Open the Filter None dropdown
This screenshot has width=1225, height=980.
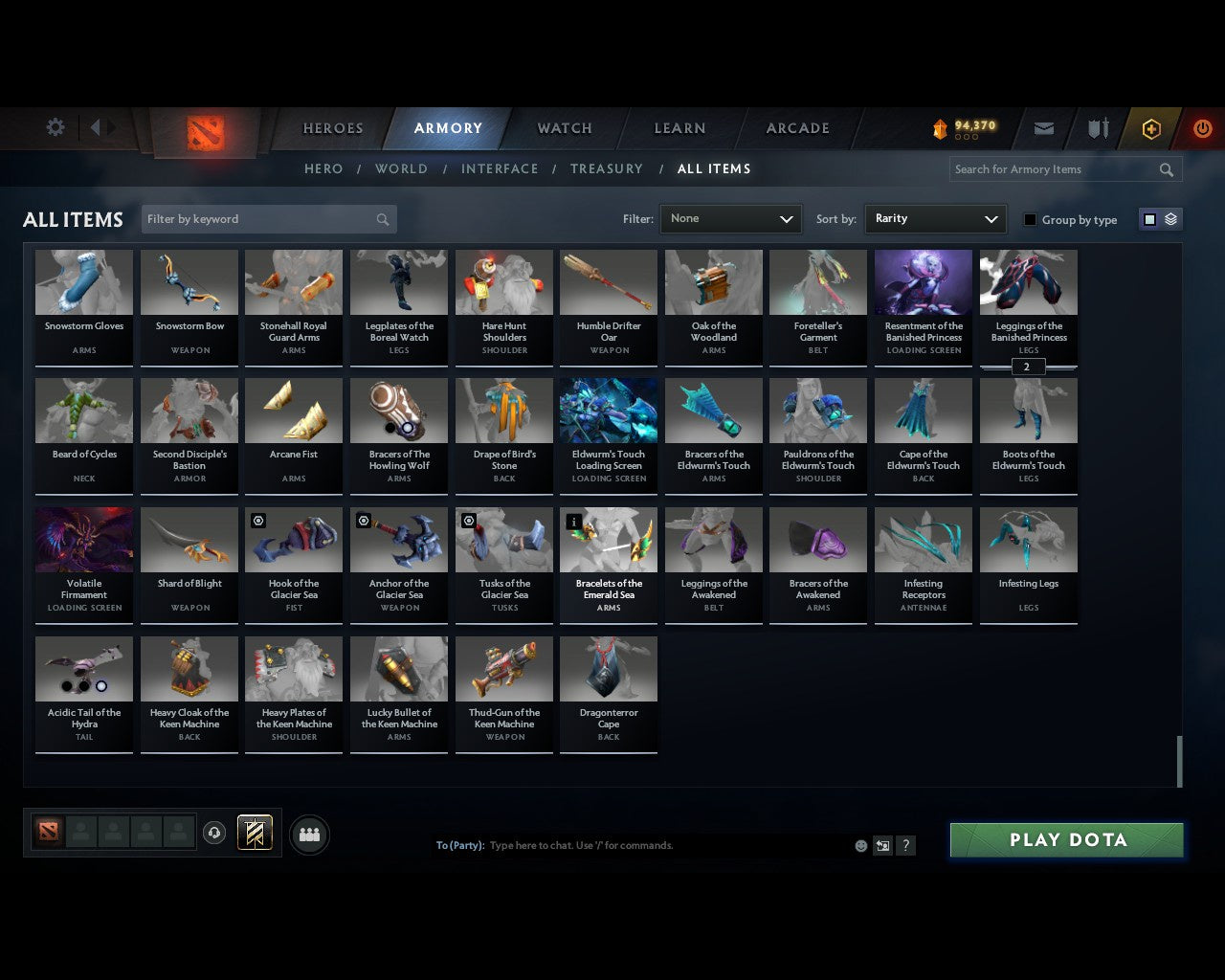click(730, 219)
